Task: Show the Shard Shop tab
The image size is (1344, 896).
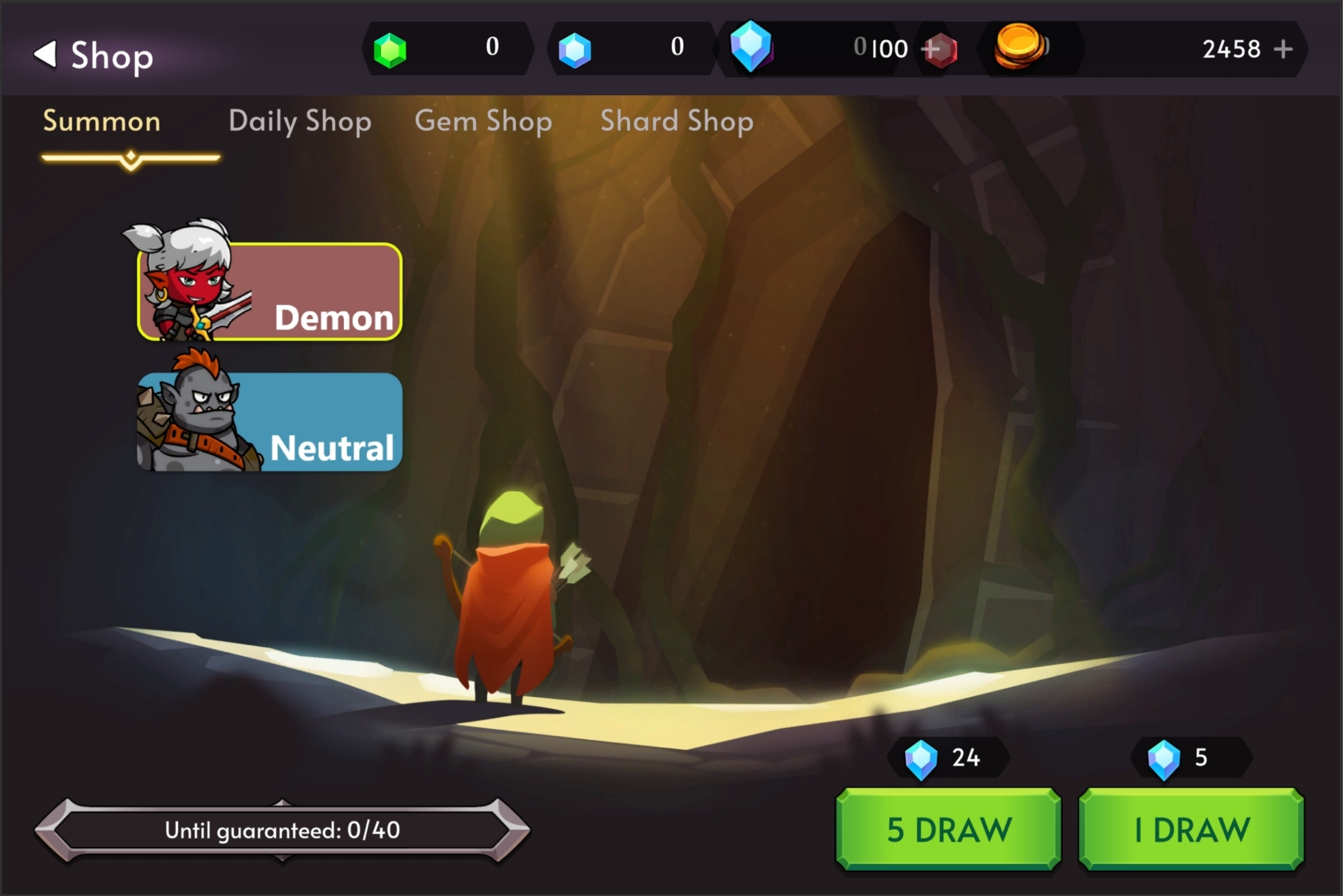Action: point(677,121)
